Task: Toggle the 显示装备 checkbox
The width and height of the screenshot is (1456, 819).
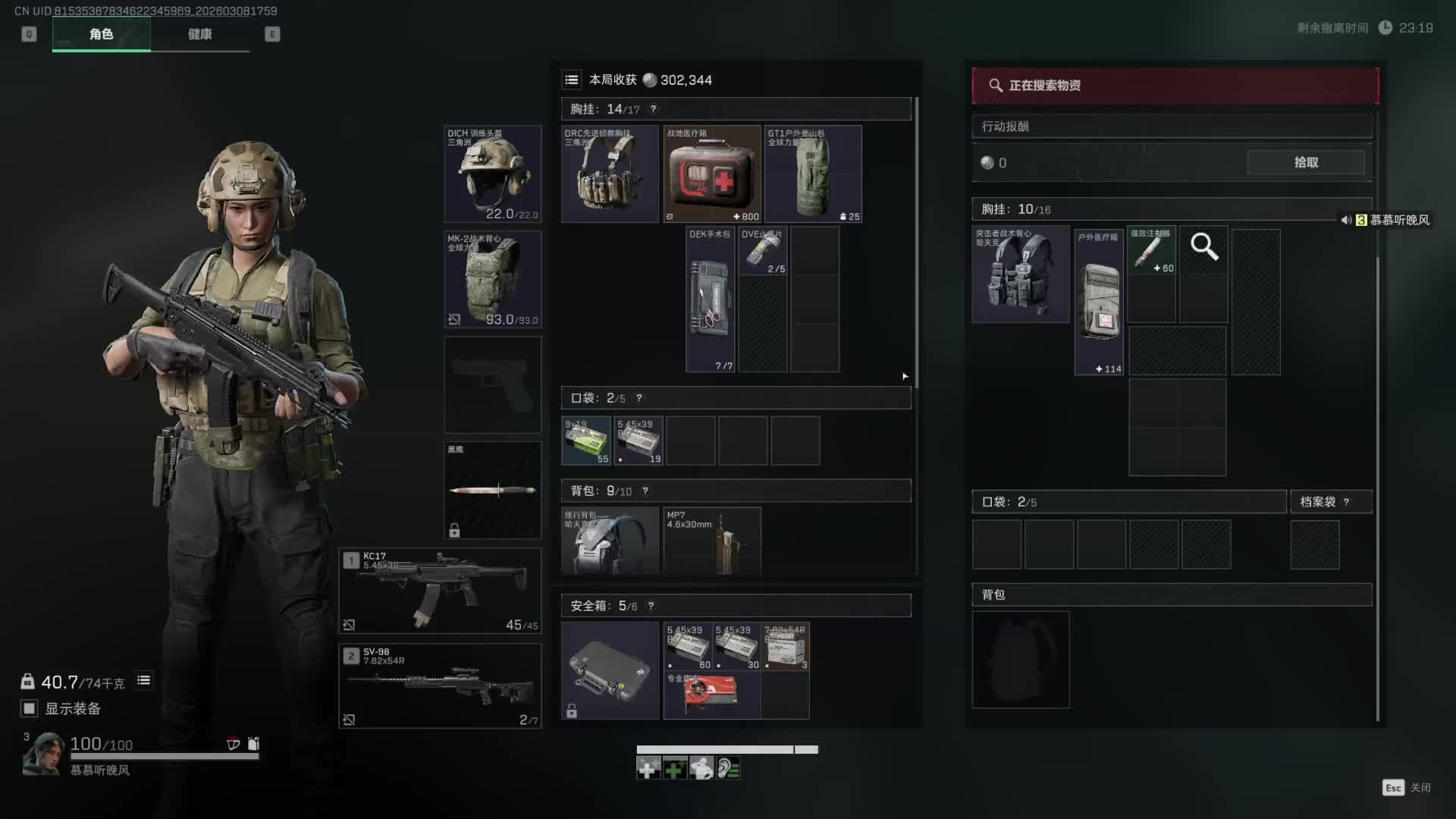Action: point(30,708)
